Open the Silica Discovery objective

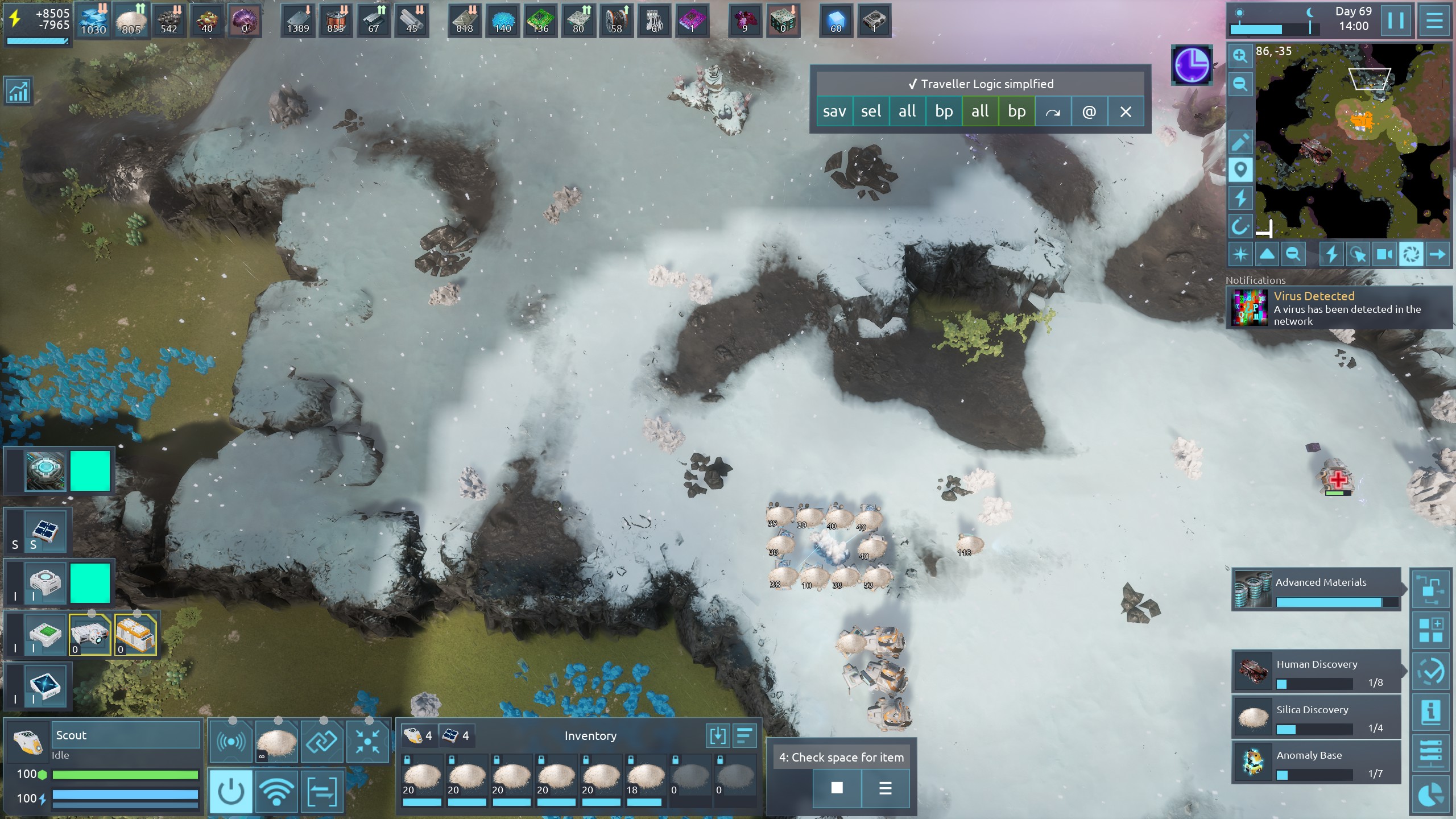tap(1316, 717)
